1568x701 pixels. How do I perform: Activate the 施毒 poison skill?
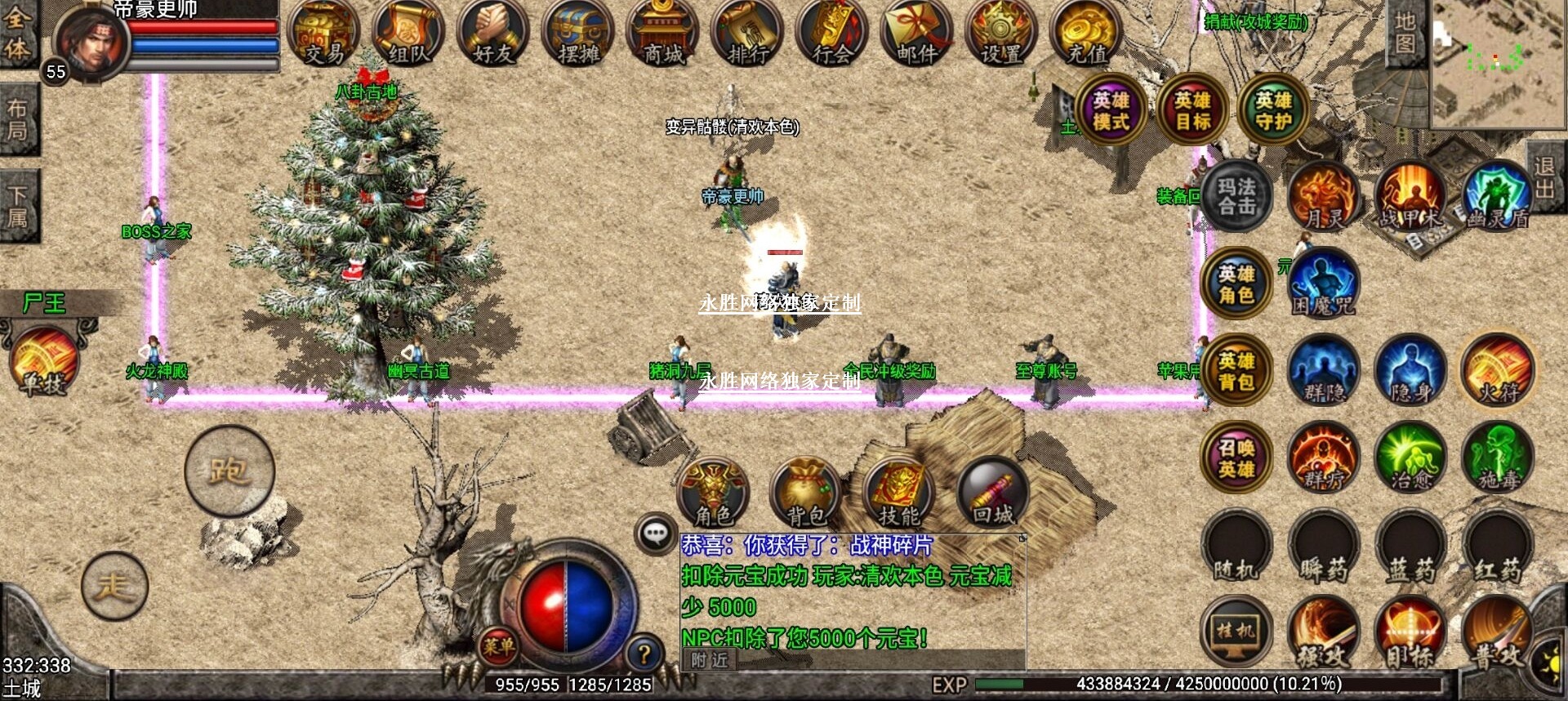coord(1498,458)
